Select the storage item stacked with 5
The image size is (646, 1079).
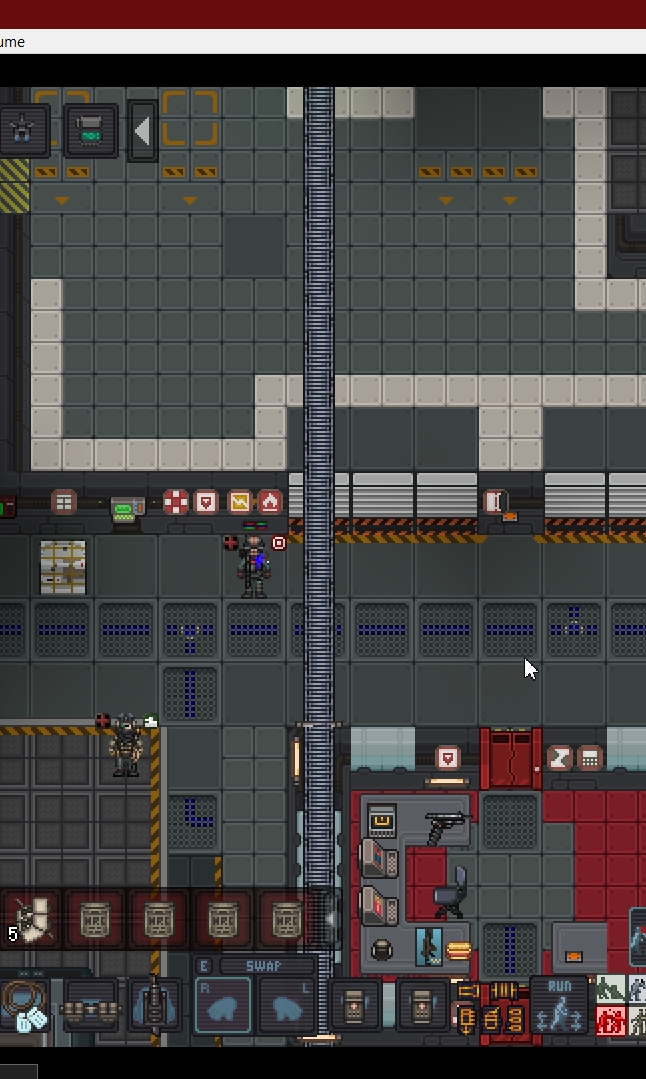point(30,919)
